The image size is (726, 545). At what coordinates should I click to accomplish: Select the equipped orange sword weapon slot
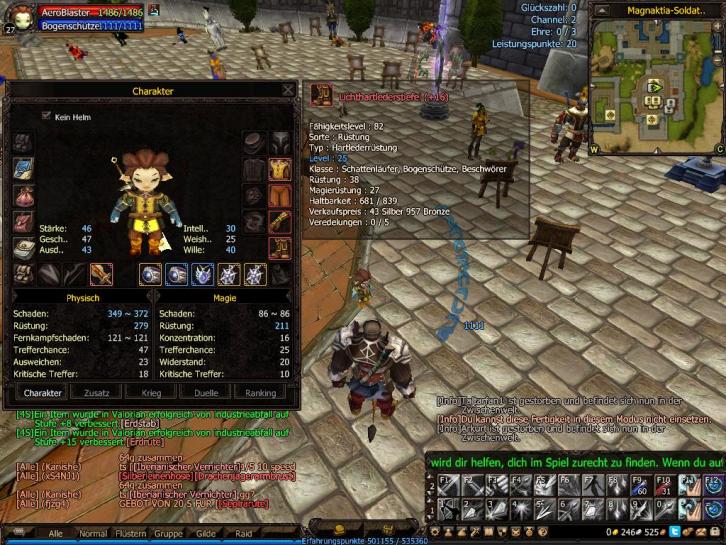click(x=101, y=274)
